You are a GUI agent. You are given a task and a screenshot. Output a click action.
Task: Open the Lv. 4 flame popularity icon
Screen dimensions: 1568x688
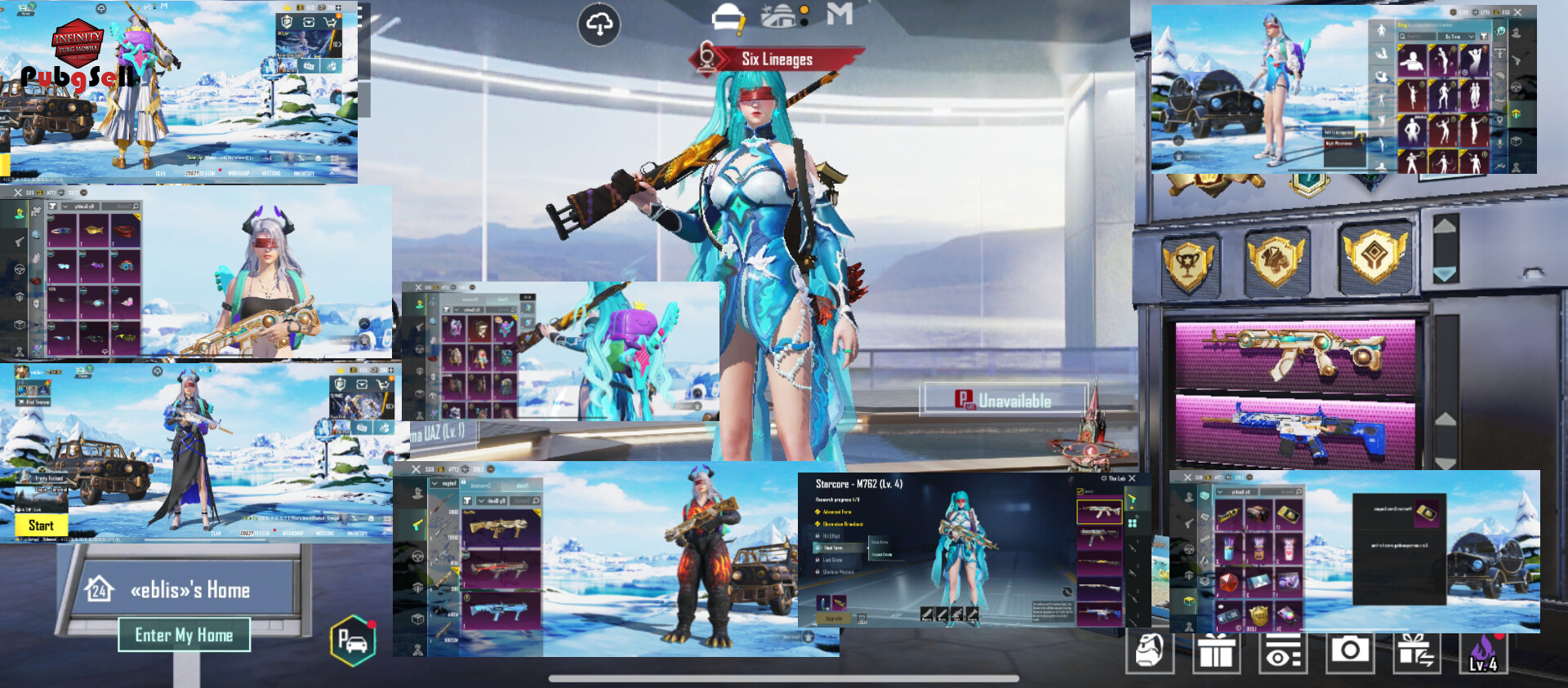point(1483,653)
